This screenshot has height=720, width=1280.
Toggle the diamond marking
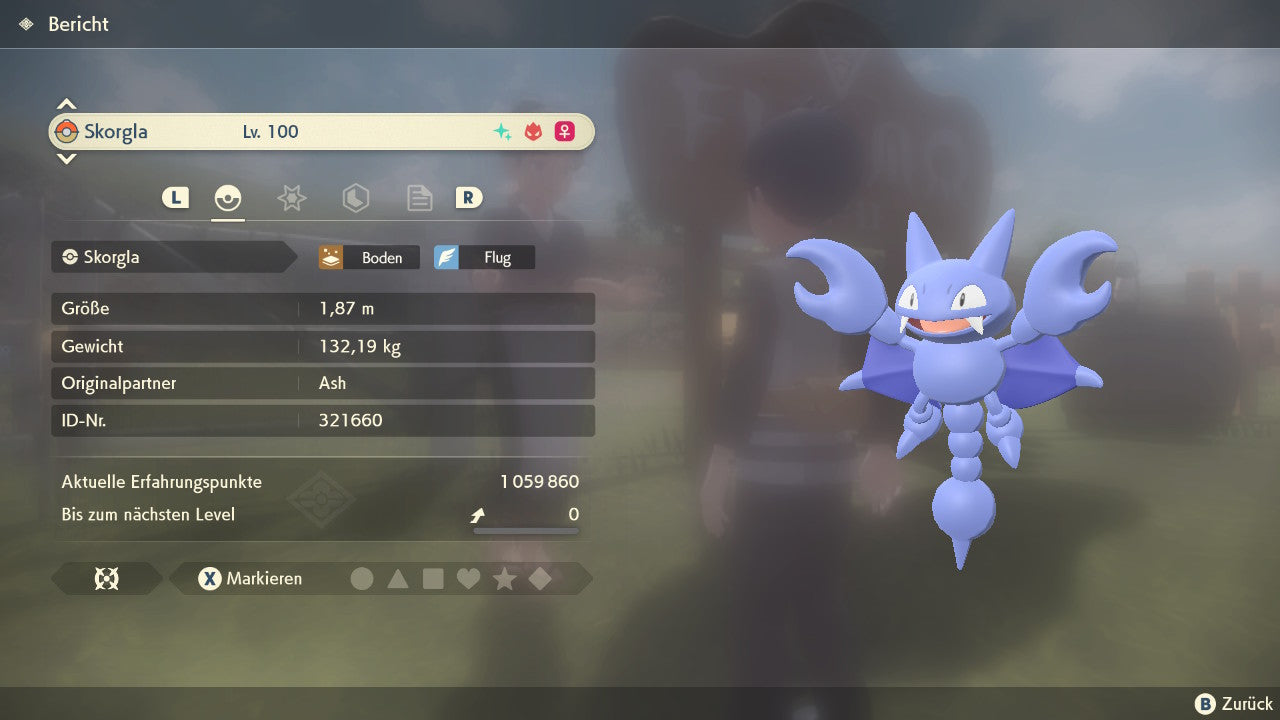[x=540, y=578]
